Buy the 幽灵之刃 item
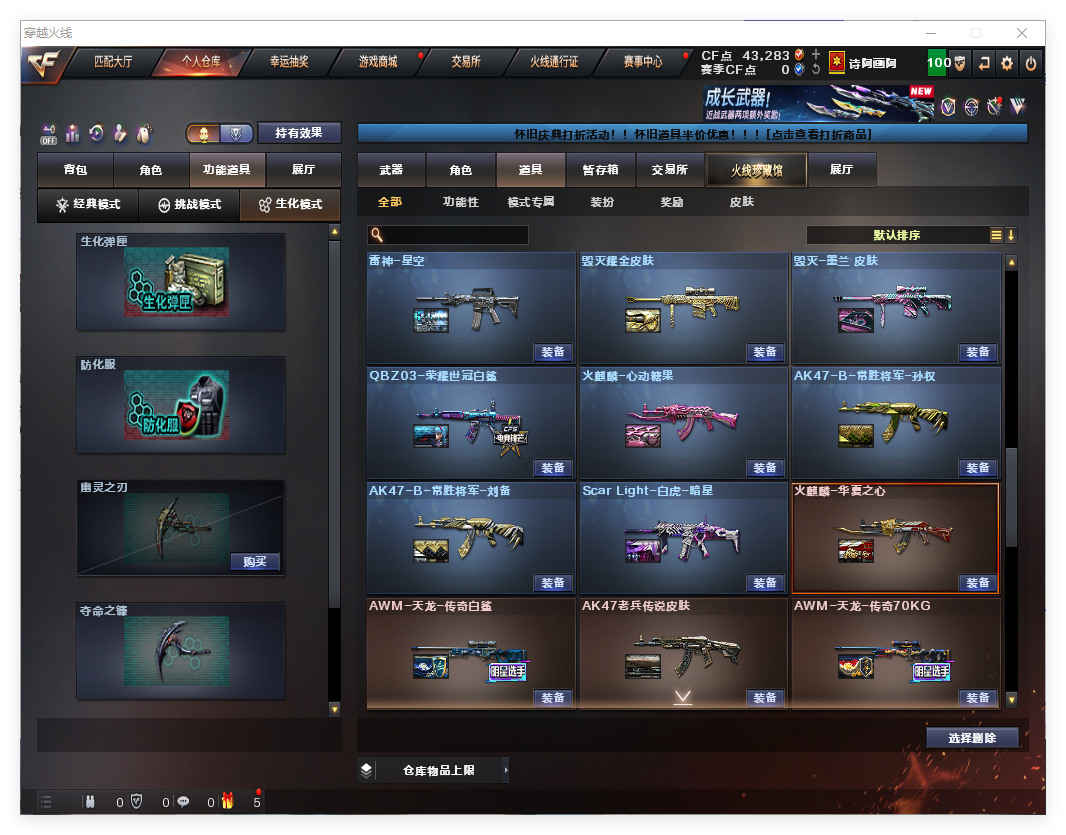Viewport: 1066px width, 835px height. tap(254, 561)
